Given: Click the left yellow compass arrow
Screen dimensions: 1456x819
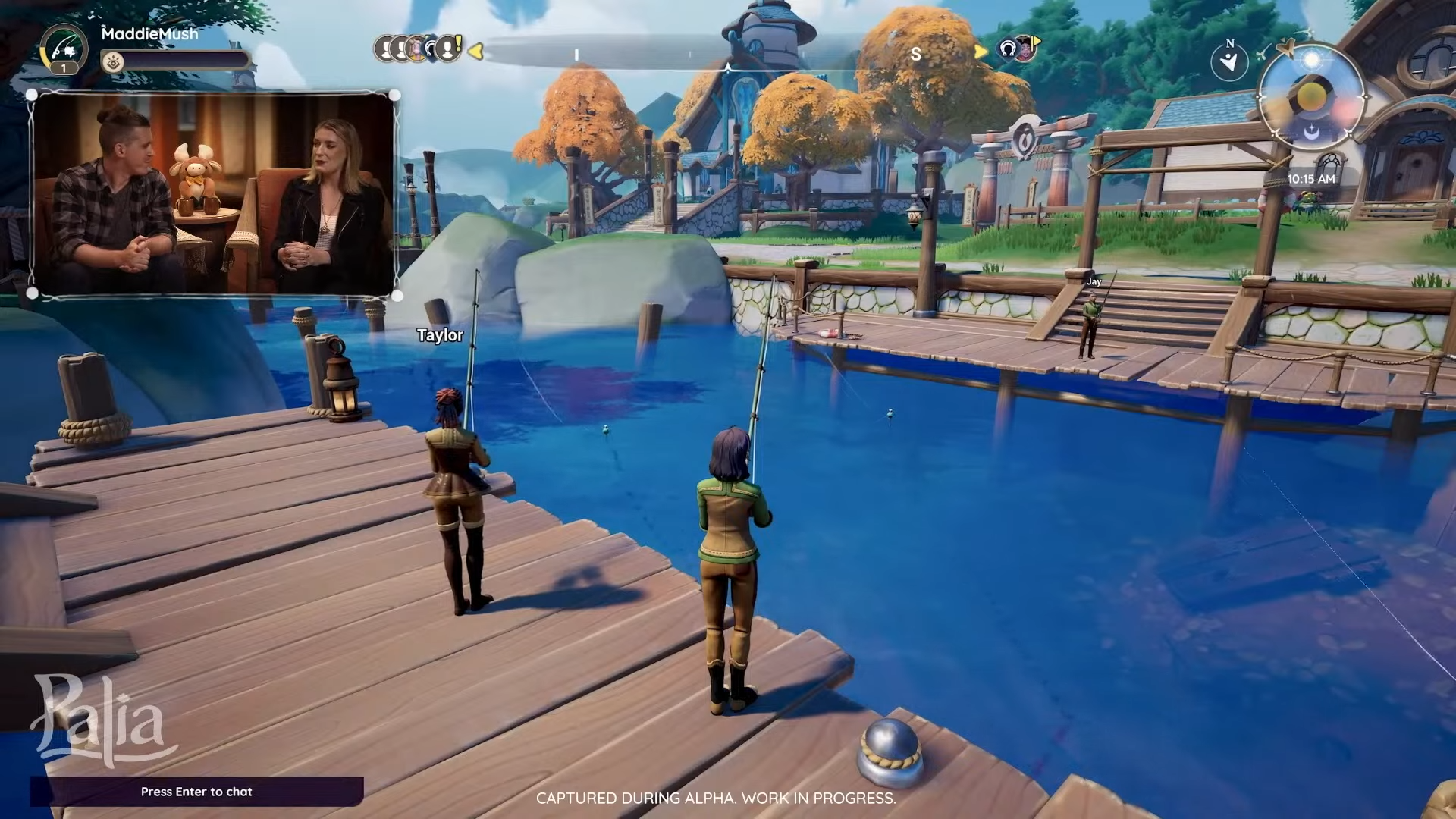Looking at the screenshot, I should (x=475, y=51).
